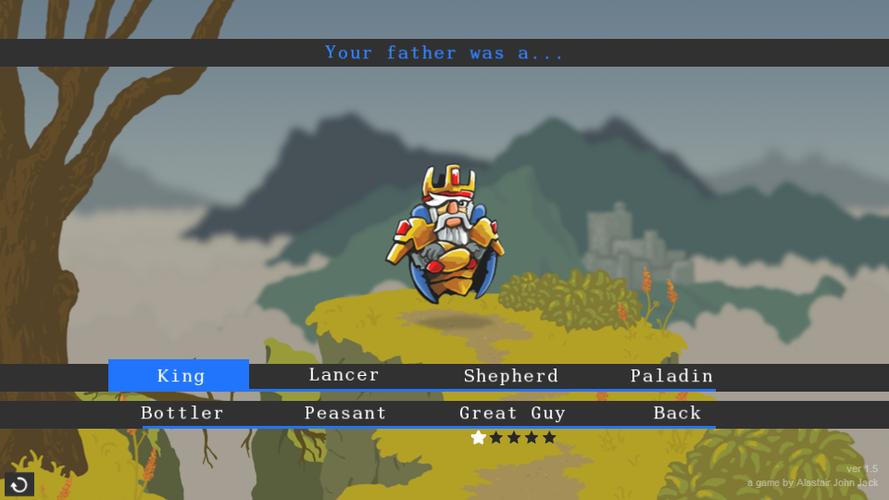Select King as your father's class
The width and height of the screenshot is (889, 500).
[180, 376]
